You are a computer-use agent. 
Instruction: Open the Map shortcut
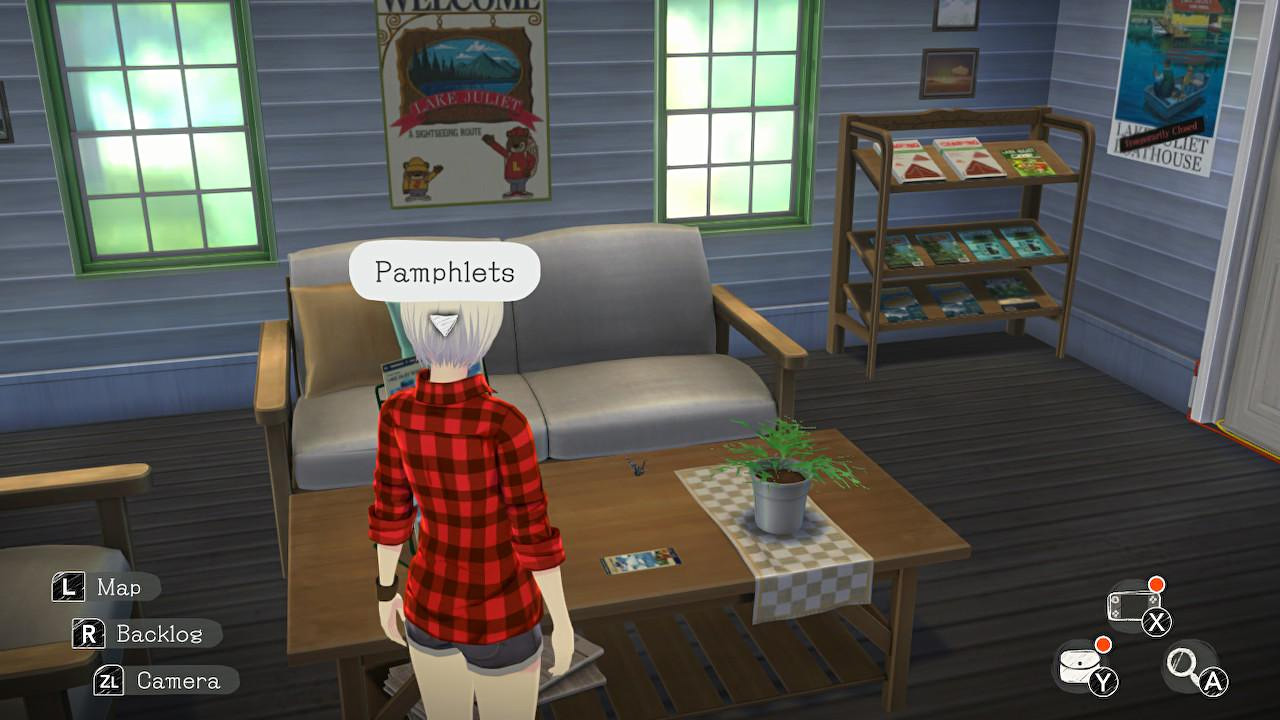click(x=120, y=587)
